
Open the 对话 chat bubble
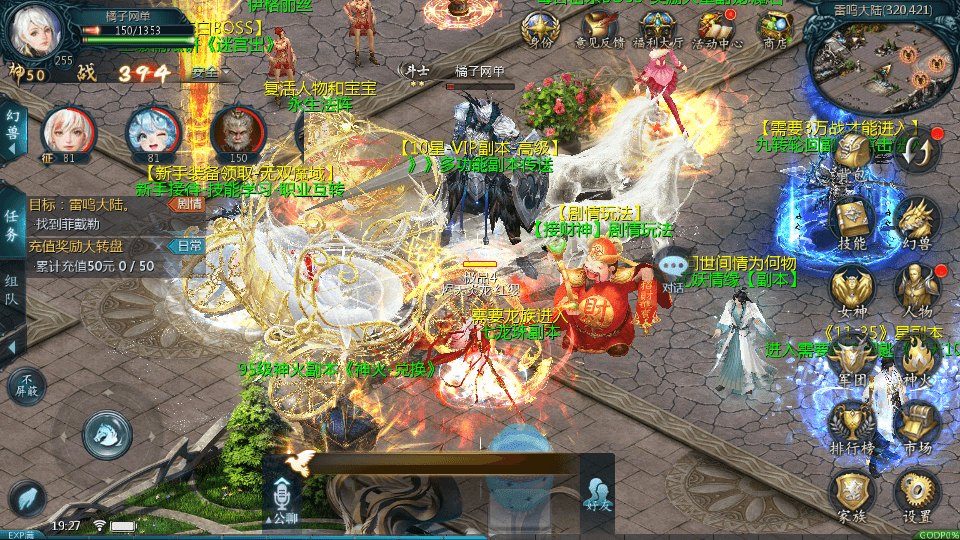674,270
